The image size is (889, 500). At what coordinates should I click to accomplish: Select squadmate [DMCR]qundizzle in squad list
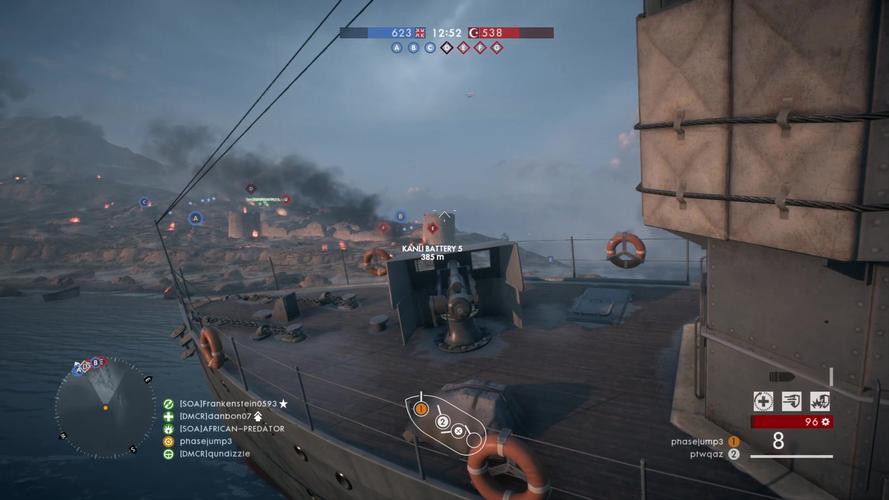[x=214, y=454]
